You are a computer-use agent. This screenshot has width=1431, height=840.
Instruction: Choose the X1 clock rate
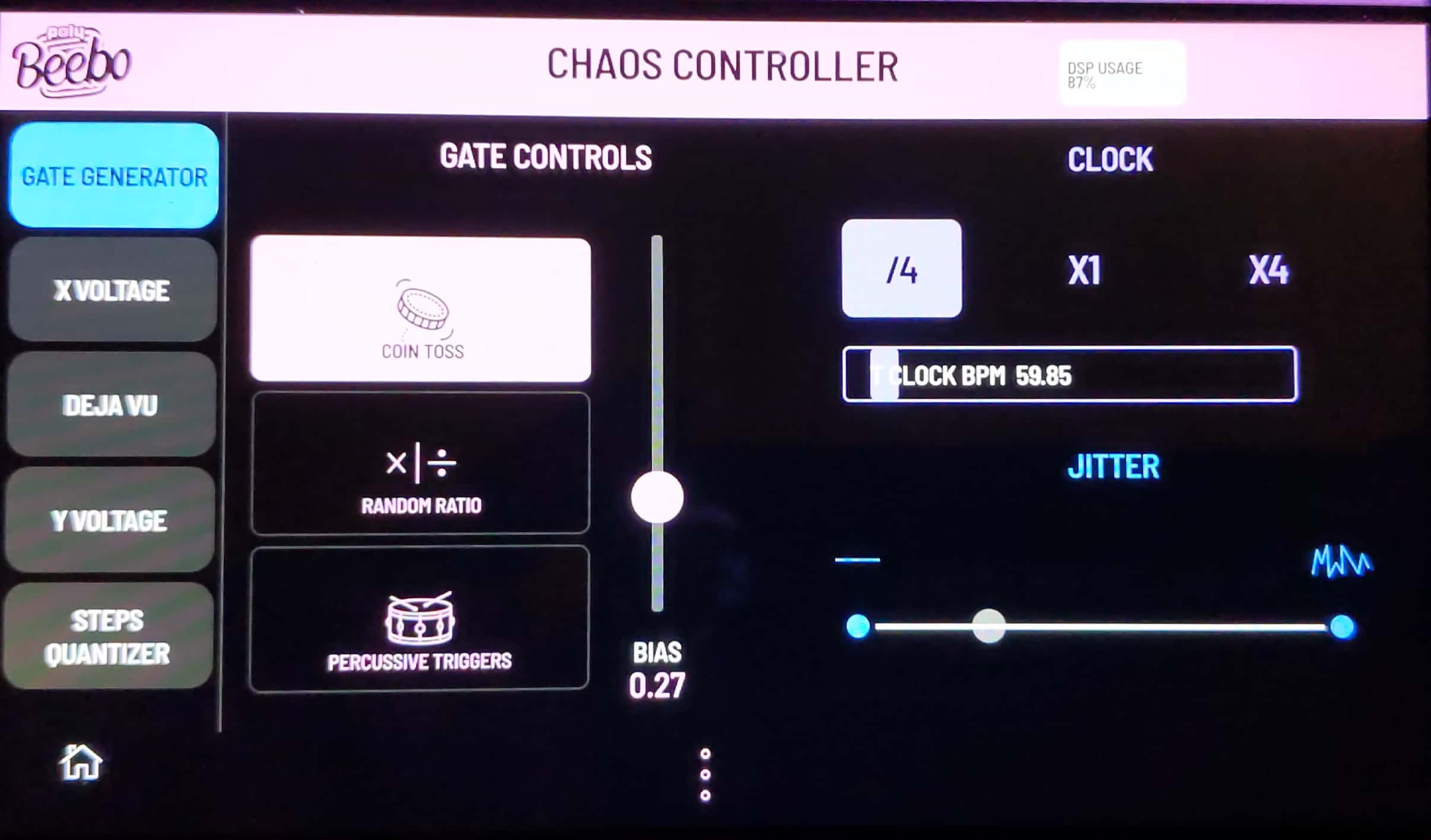coord(1084,271)
